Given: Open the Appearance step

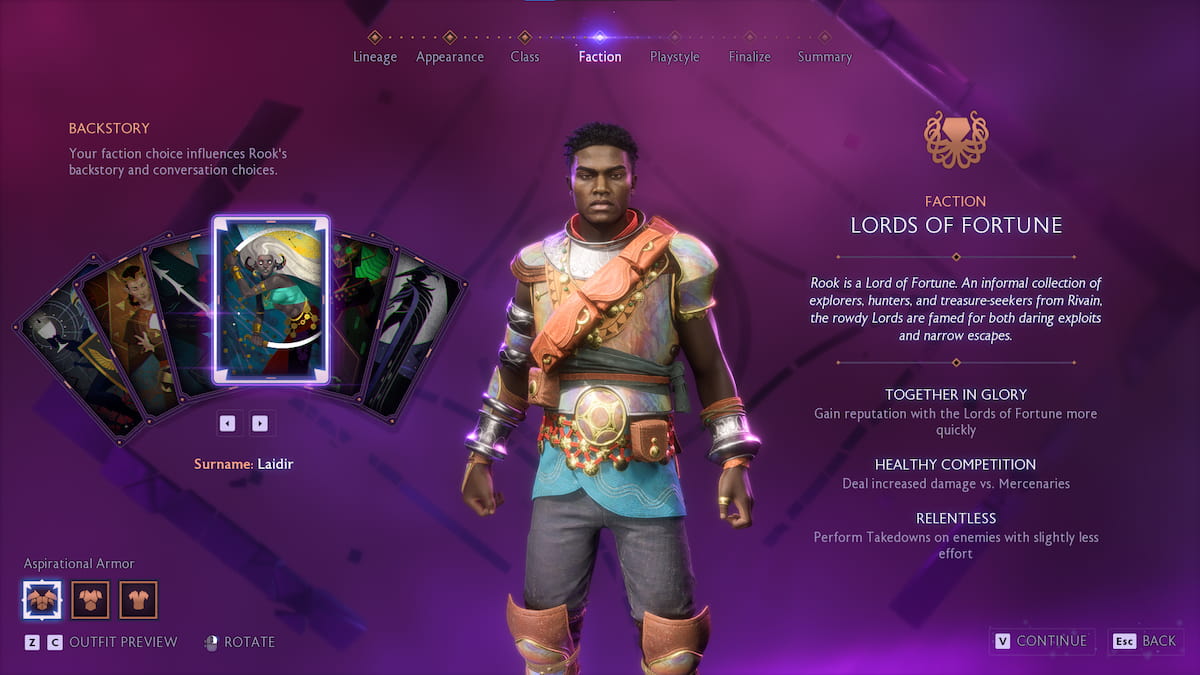Looking at the screenshot, I should (450, 56).
